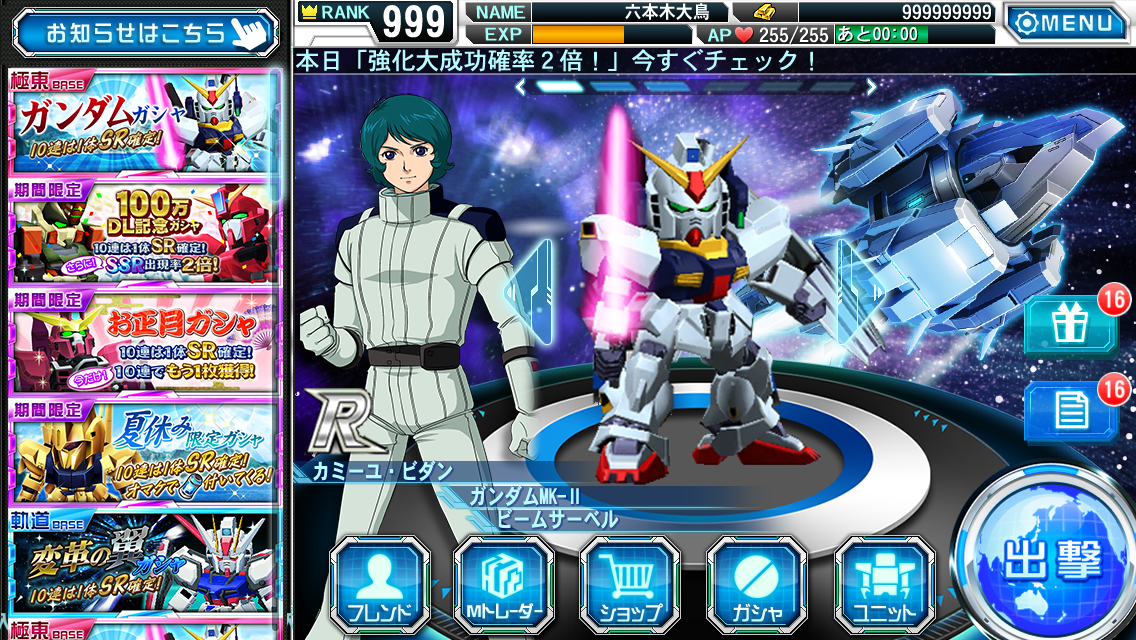Image resolution: width=1136 pixels, height=640 pixels.
Task: Open the MENU button
Action: (x=1066, y=21)
